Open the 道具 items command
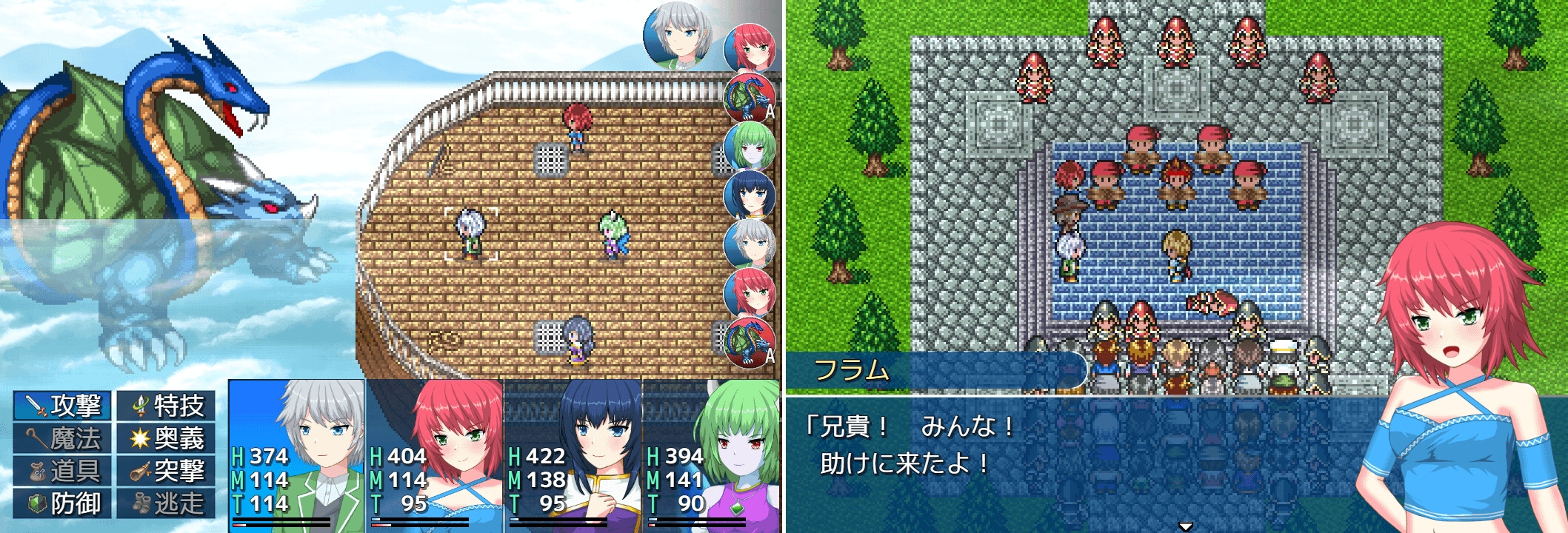Viewport: 1568px width, 533px height. coord(63,471)
